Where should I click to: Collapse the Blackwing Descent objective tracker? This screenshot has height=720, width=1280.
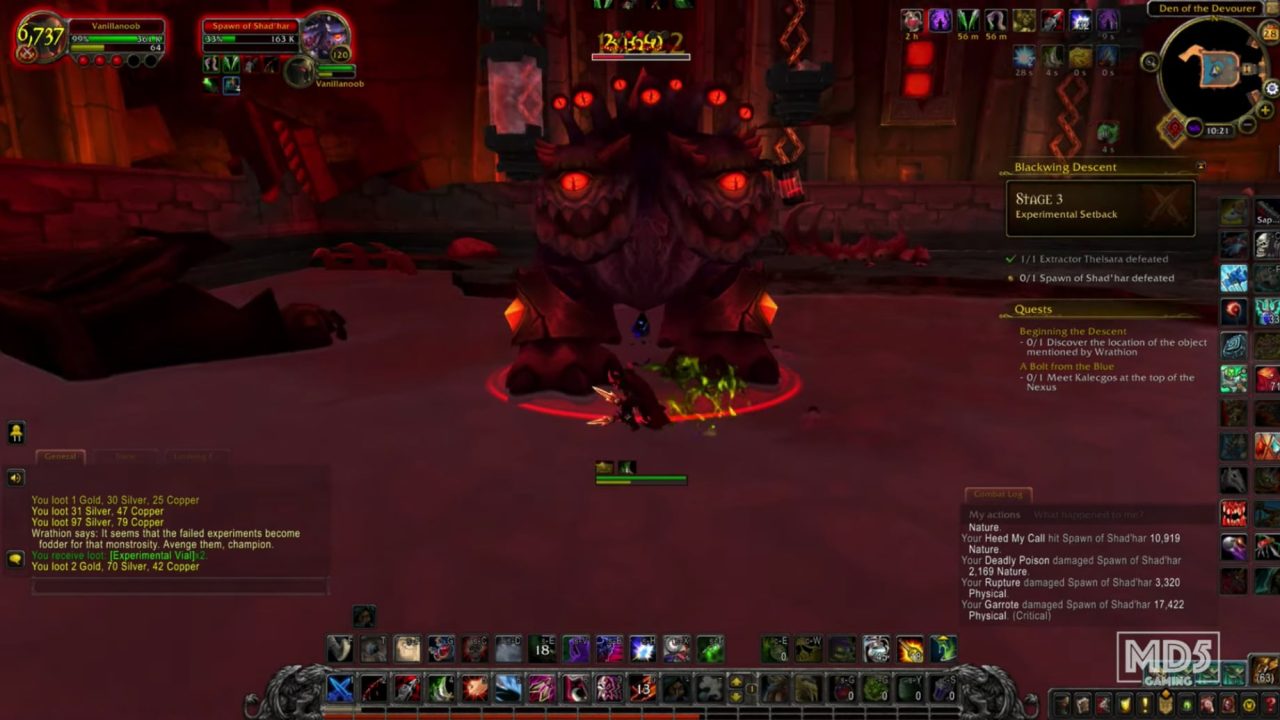pos(1201,167)
